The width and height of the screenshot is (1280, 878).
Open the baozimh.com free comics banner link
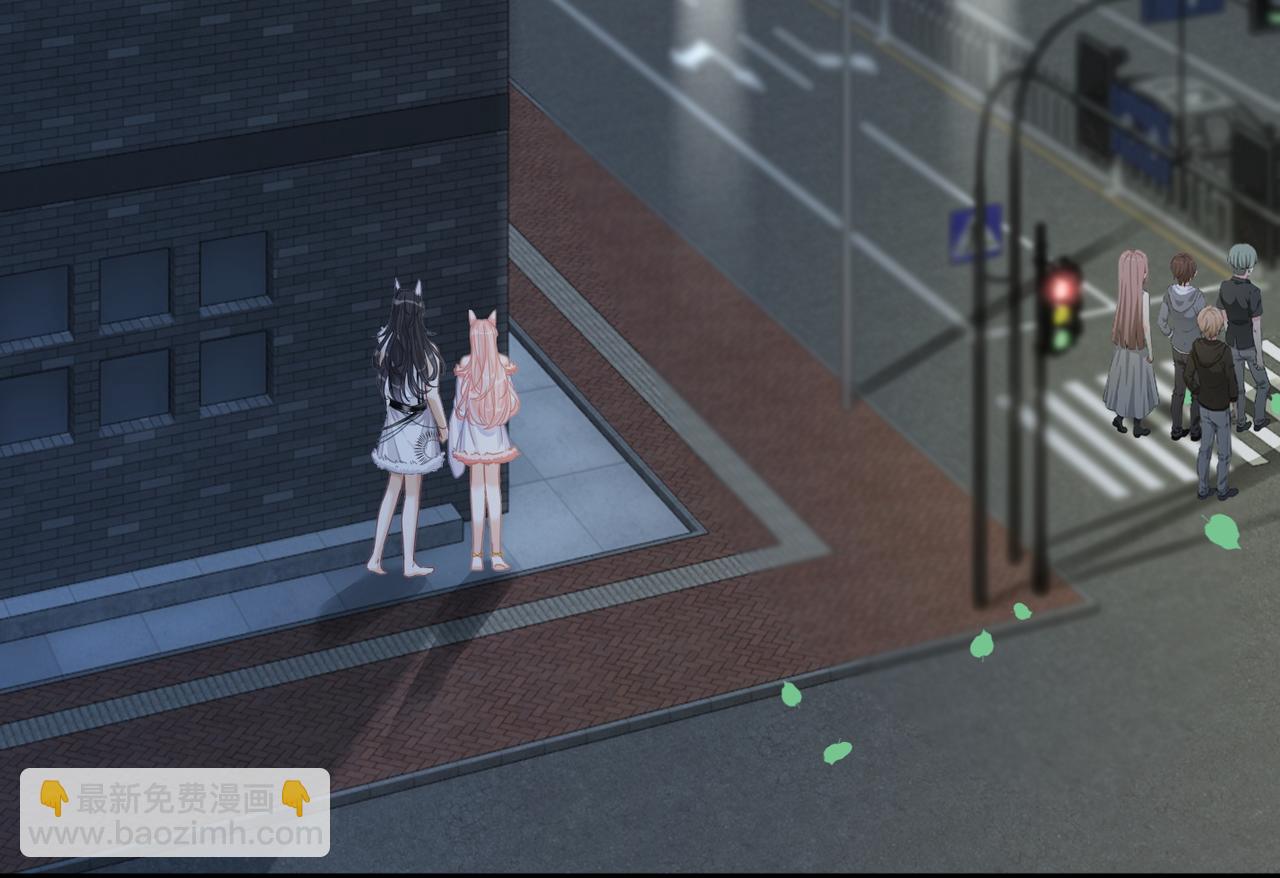click(x=175, y=813)
